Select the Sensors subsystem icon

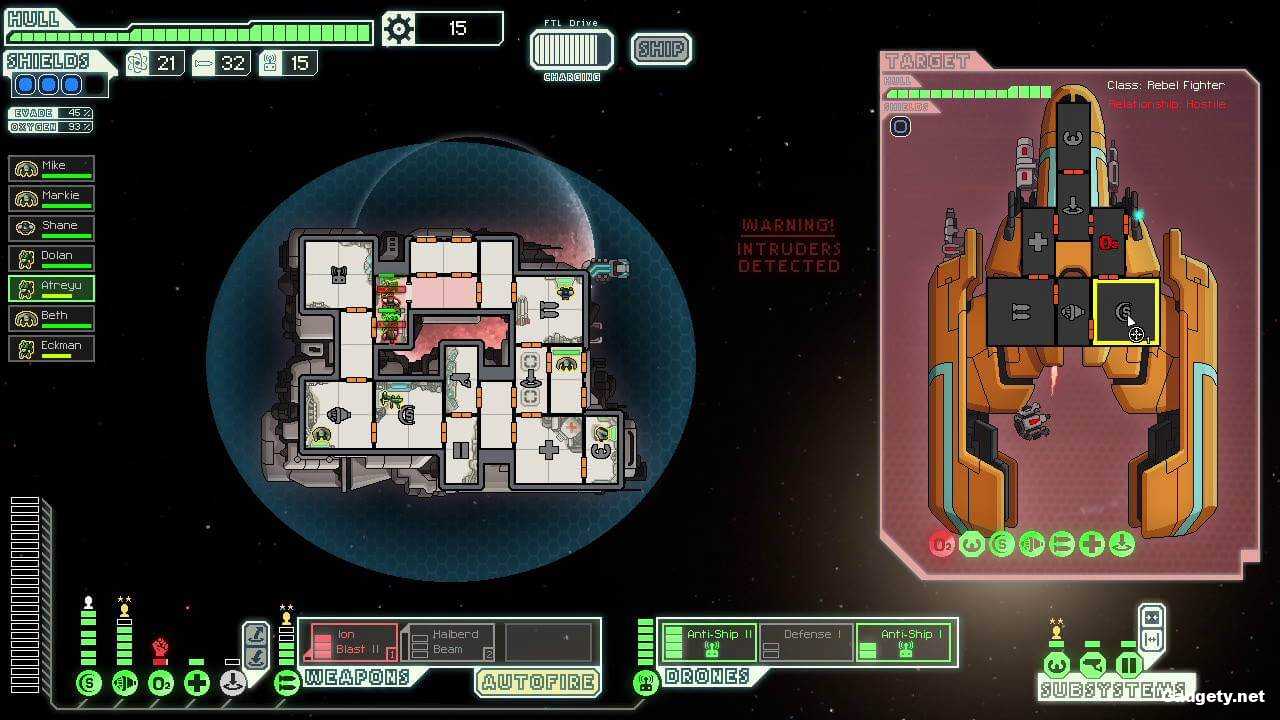(1092, 664)
